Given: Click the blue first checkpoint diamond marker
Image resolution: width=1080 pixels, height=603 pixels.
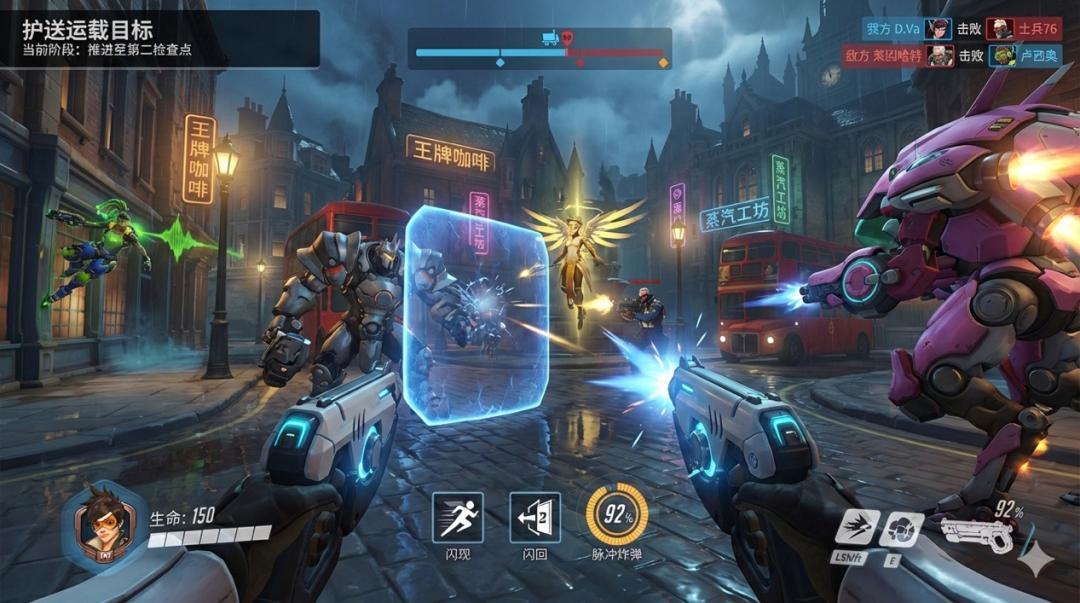Looking at the screenshot, I should tap(500, 63).
